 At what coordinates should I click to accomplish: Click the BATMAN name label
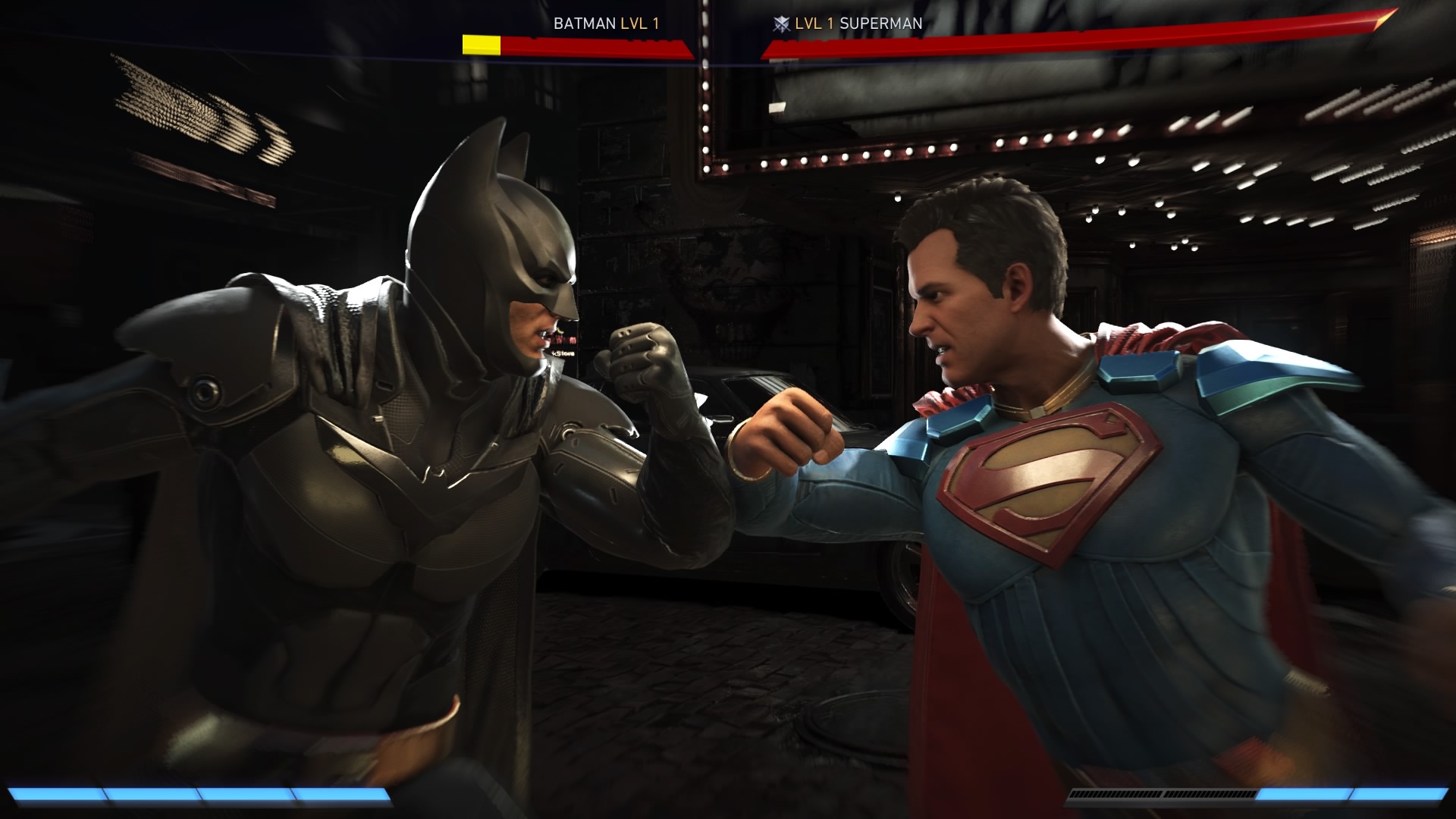click(584, 24)
